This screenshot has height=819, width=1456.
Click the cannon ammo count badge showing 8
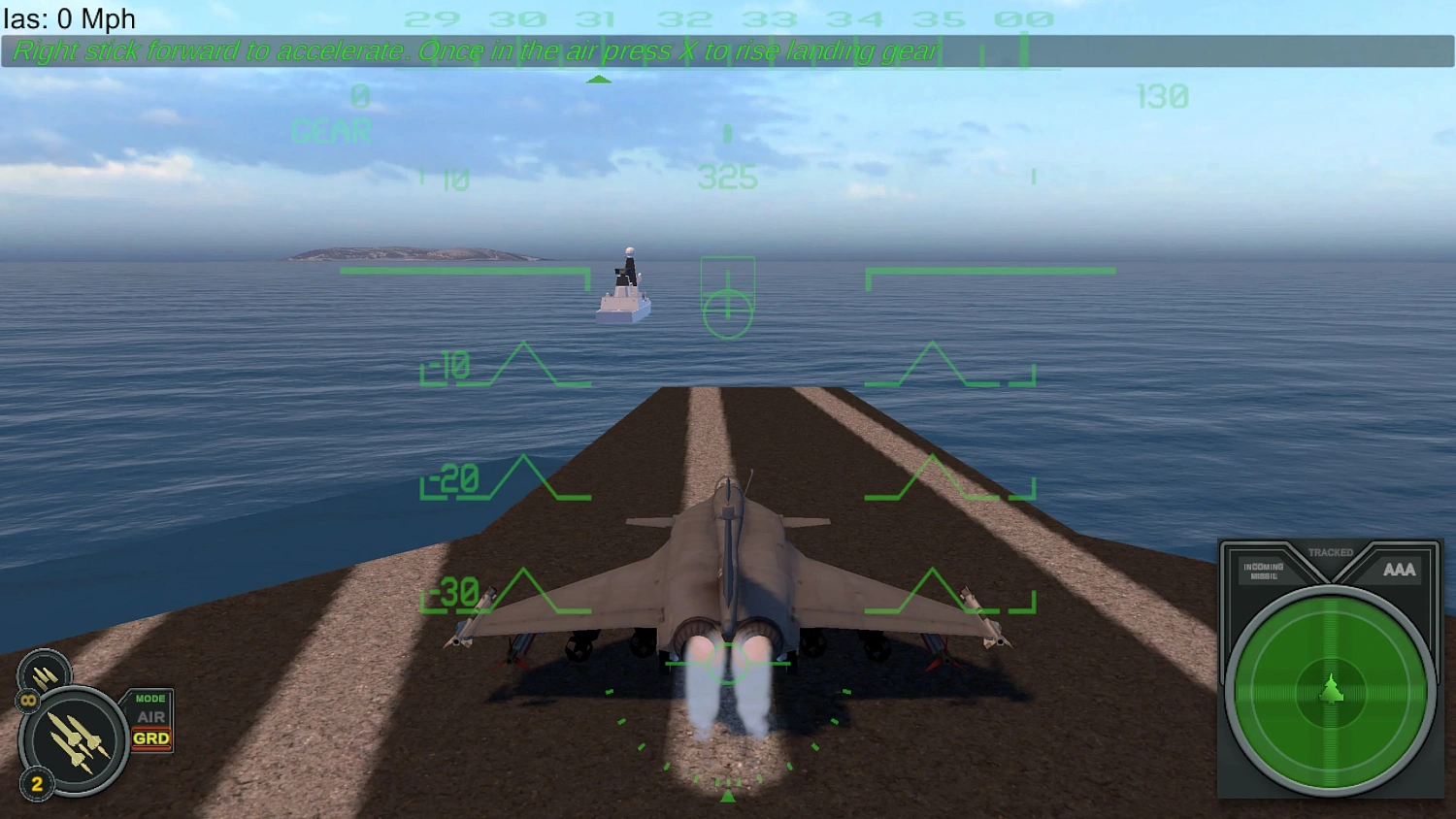[x=28, y=700]
